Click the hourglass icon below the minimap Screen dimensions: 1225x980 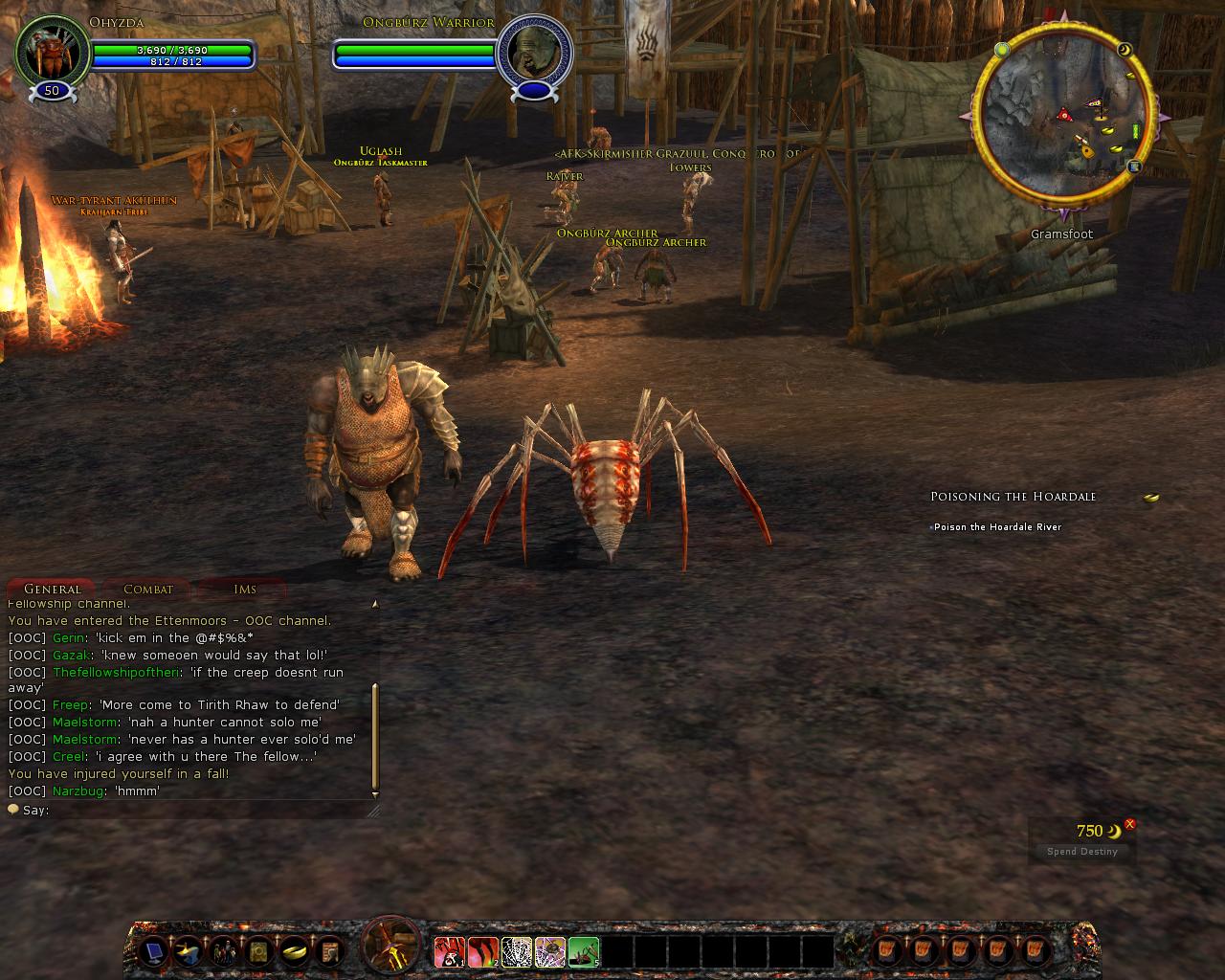click(x=1134, y=167)
